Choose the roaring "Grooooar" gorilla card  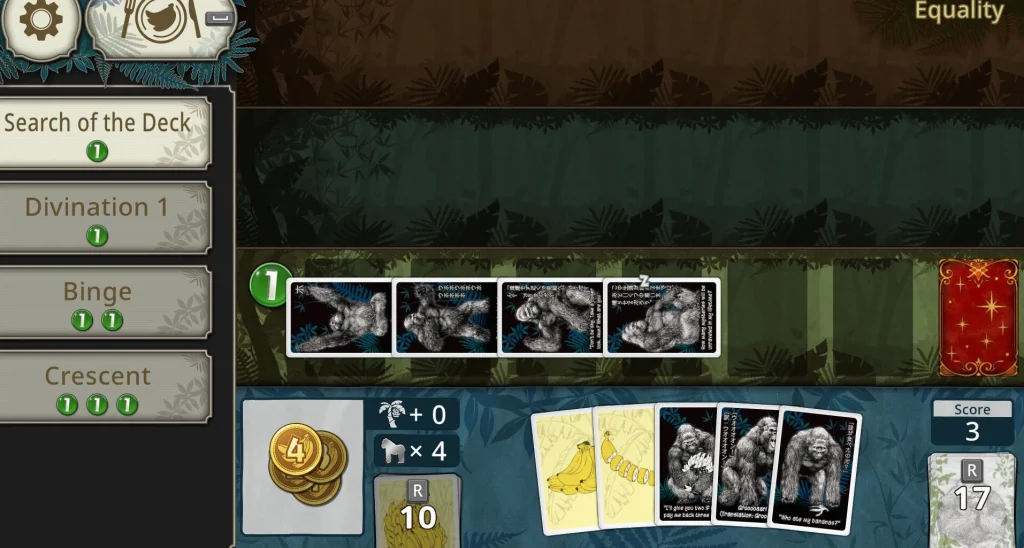(x=745, y=465)
